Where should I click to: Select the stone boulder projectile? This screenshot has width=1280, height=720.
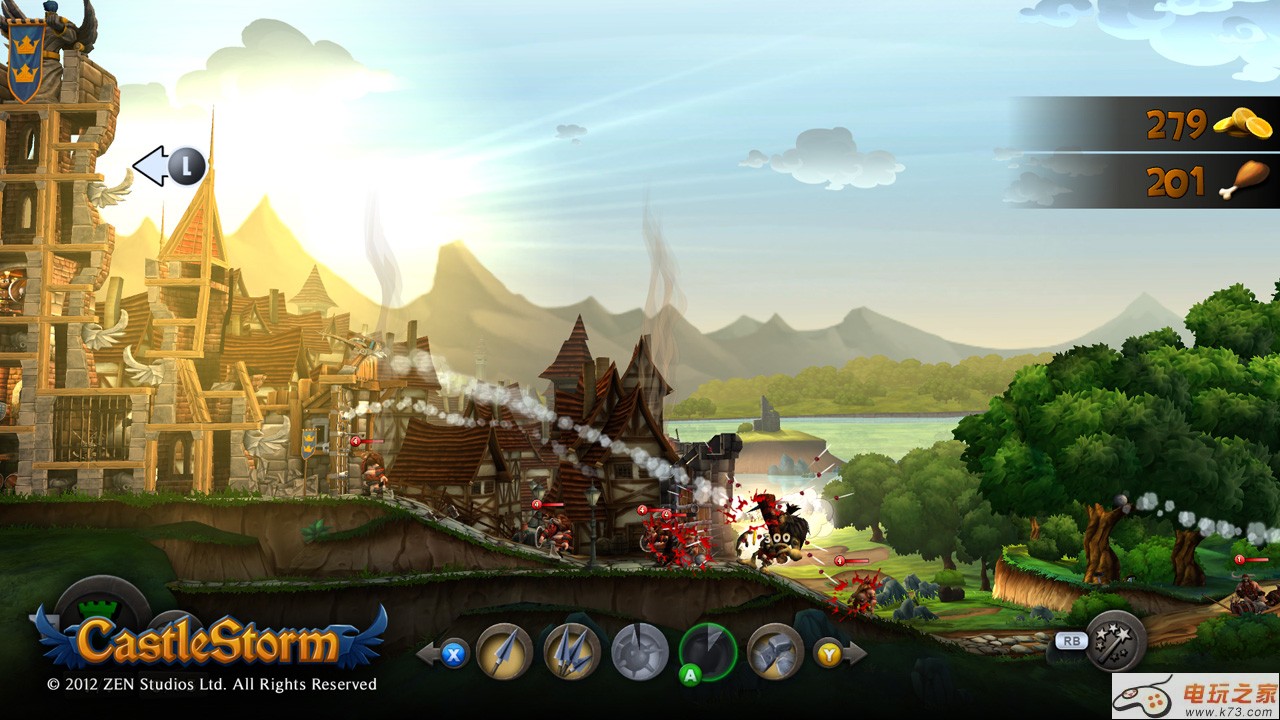(776, 651)
